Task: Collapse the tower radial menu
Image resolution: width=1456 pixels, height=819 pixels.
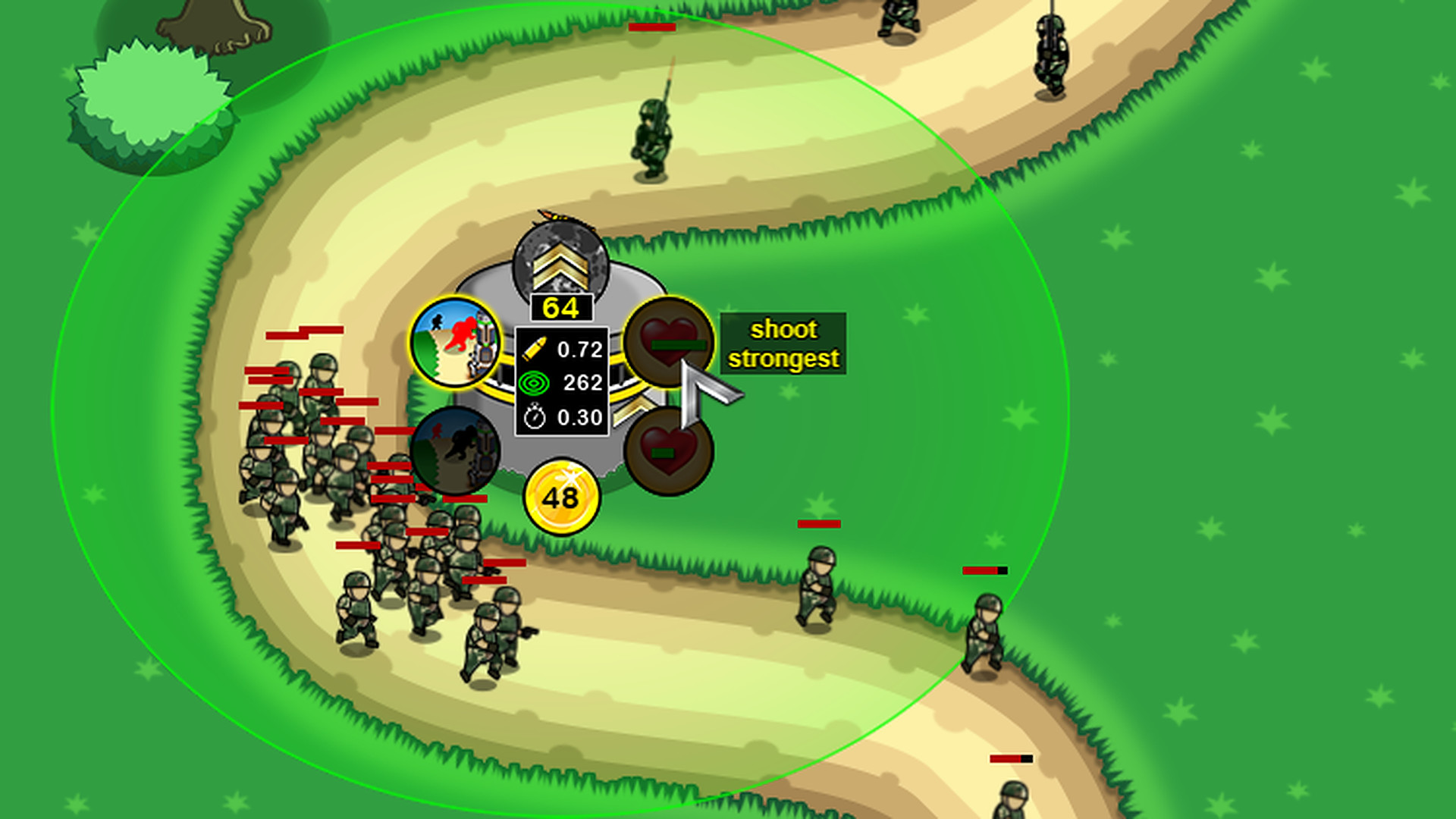Action: pyautogui.click(x=561, y=364)
